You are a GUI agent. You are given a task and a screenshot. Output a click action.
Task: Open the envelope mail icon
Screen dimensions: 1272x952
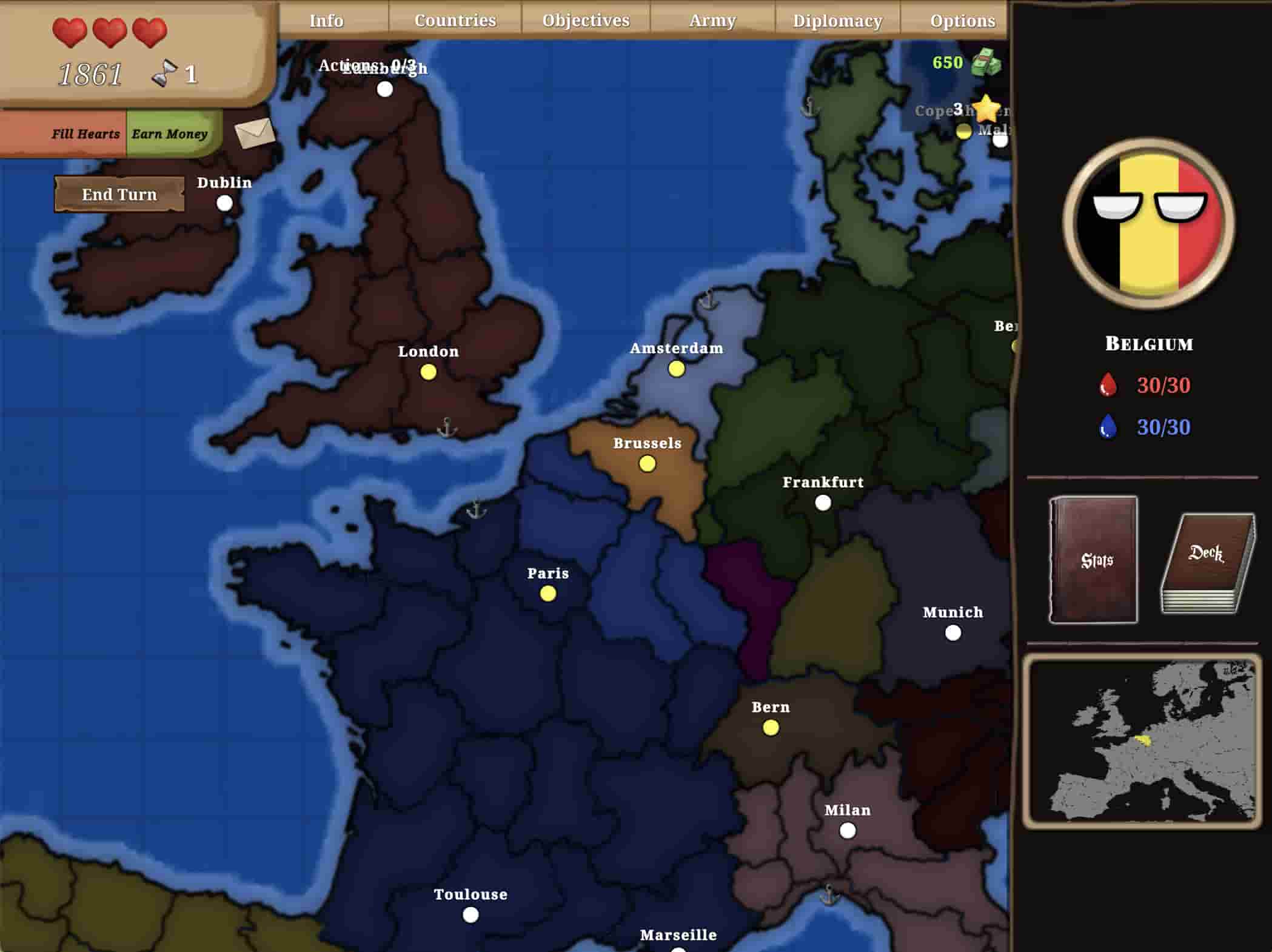[255, 133]
